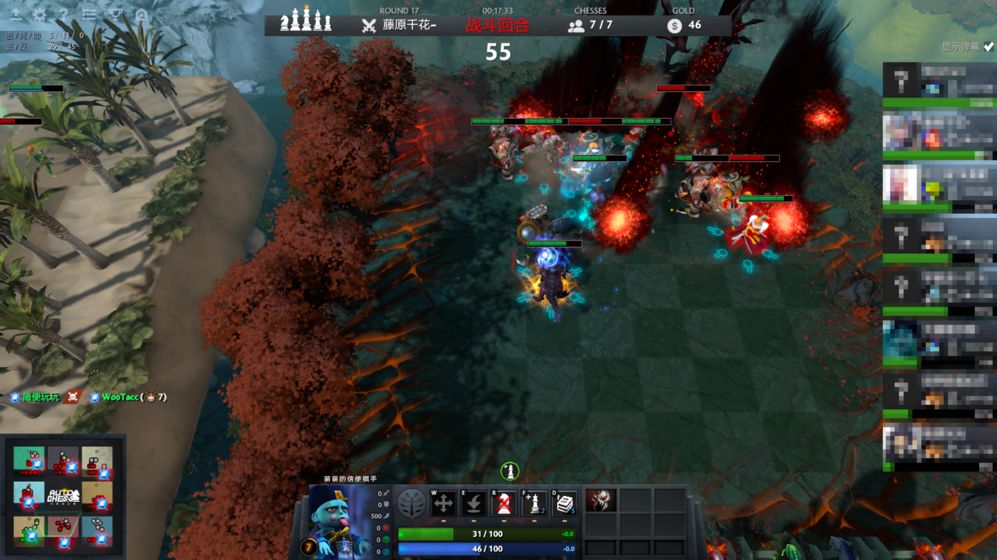This screenshot has height=560, width=997.
Task: Click WooTacc's name in the kill feed
Action: [x=120, y=397]
